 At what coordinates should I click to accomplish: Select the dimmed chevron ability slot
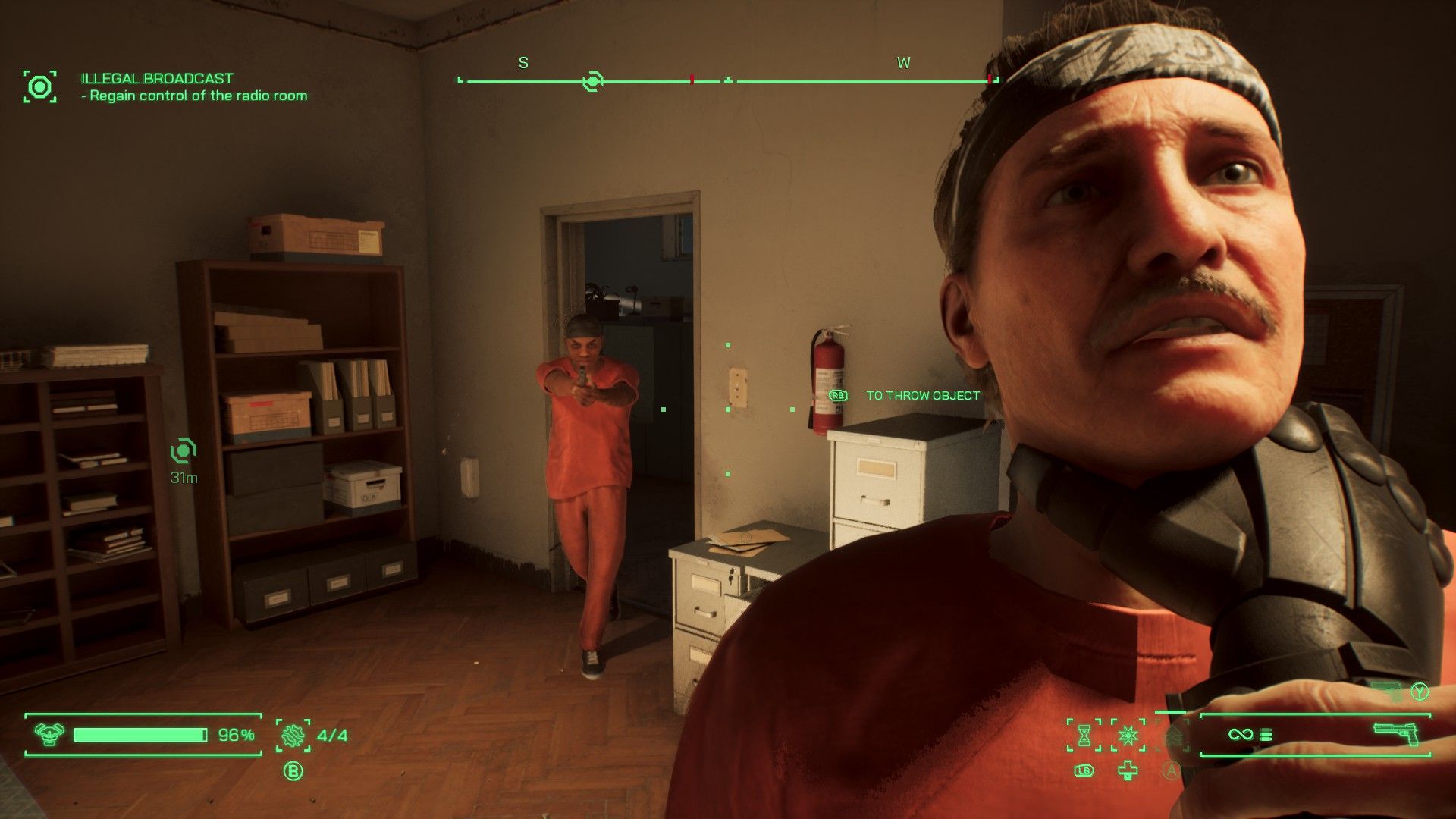(1172, 735)
